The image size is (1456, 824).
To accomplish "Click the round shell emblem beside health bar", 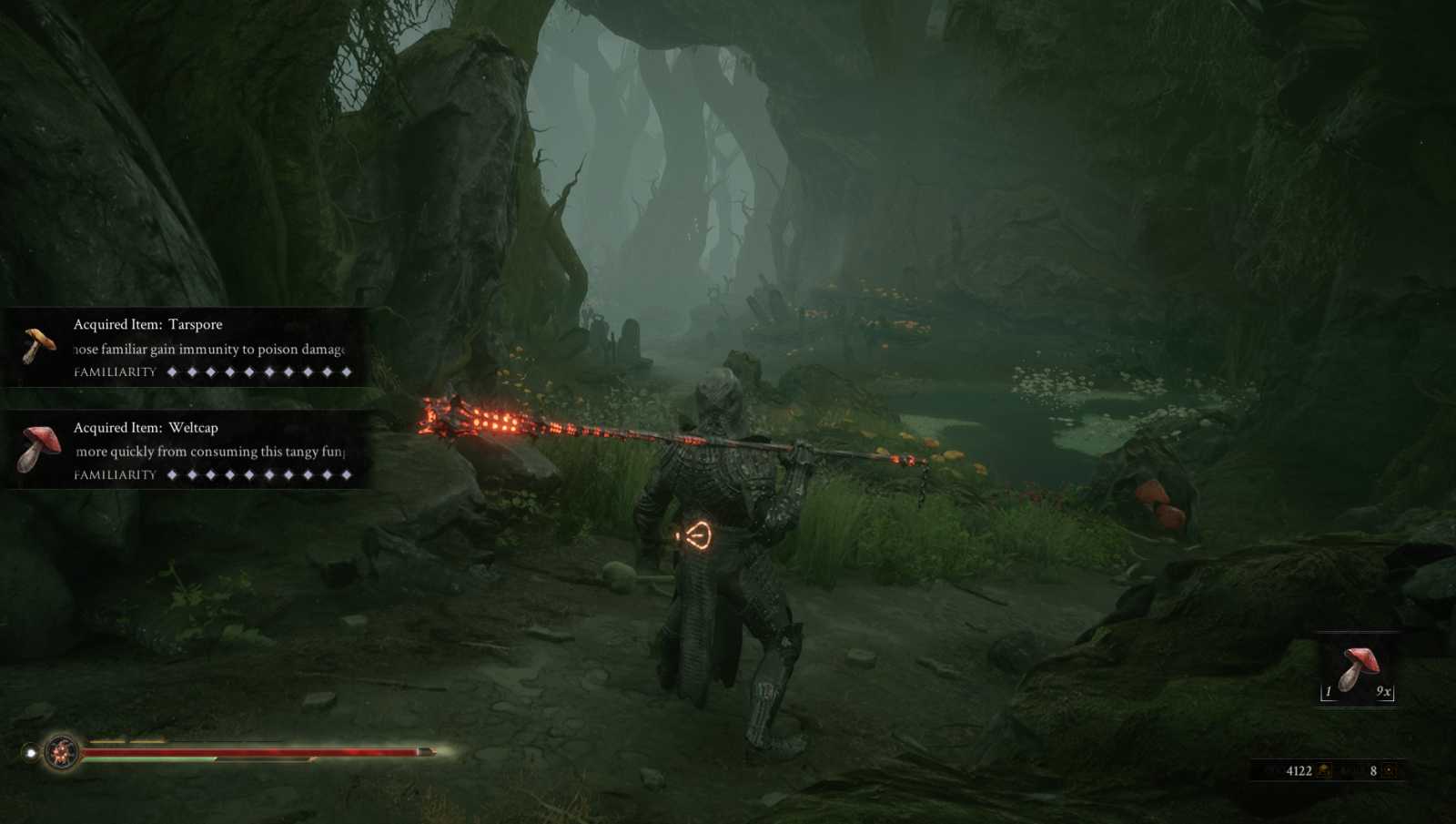I will (62, 752).
